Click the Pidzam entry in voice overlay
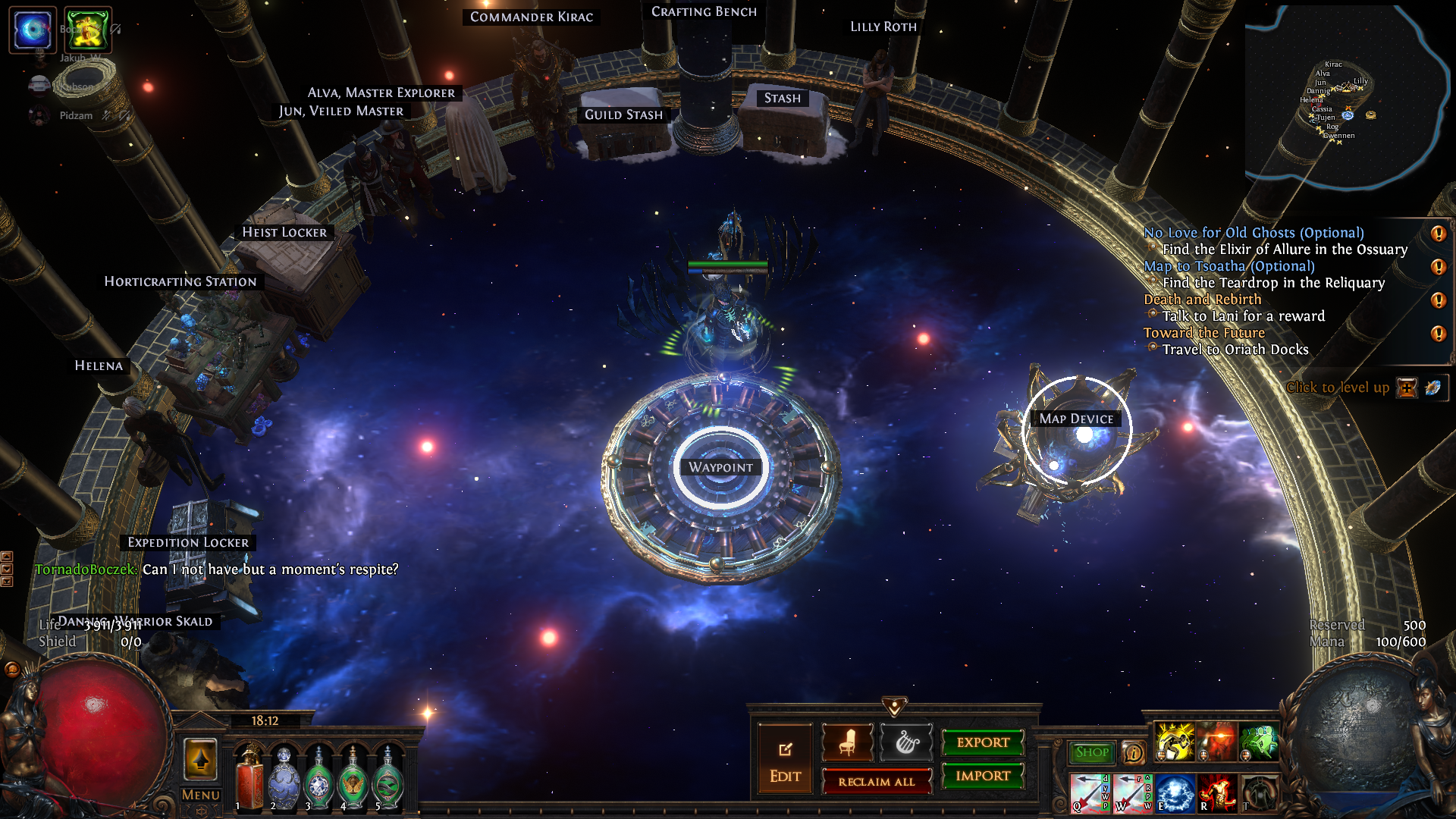 tap(76, 115)
